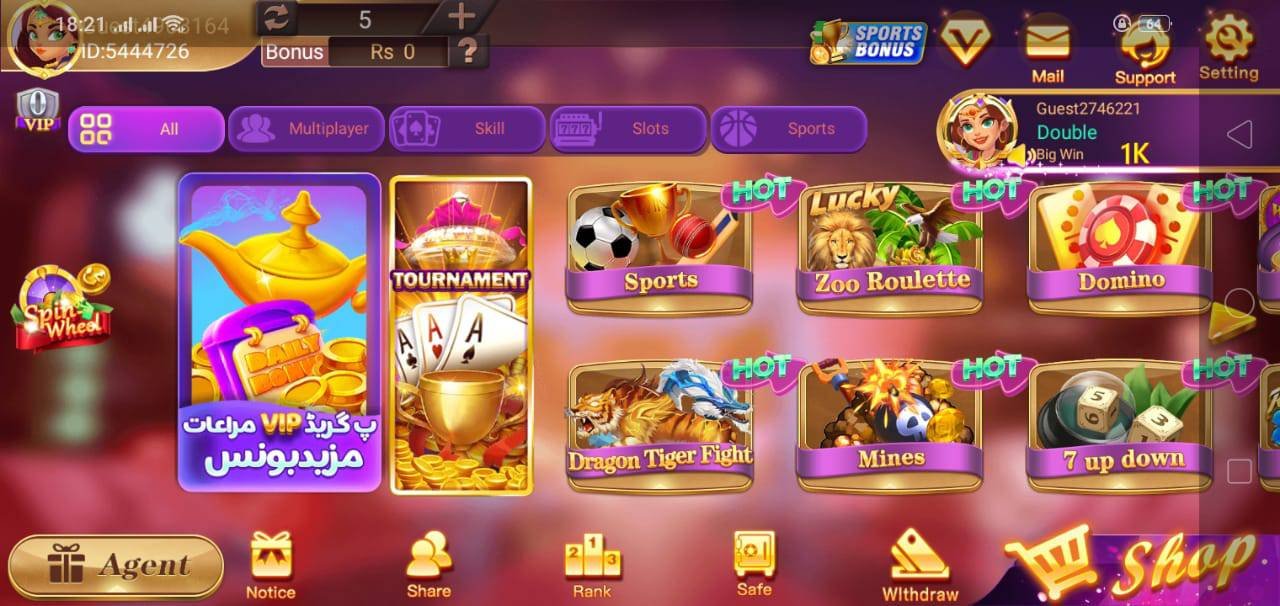Open the Withdraw menu
1280x606 pixels.
[x=920, y=565]
